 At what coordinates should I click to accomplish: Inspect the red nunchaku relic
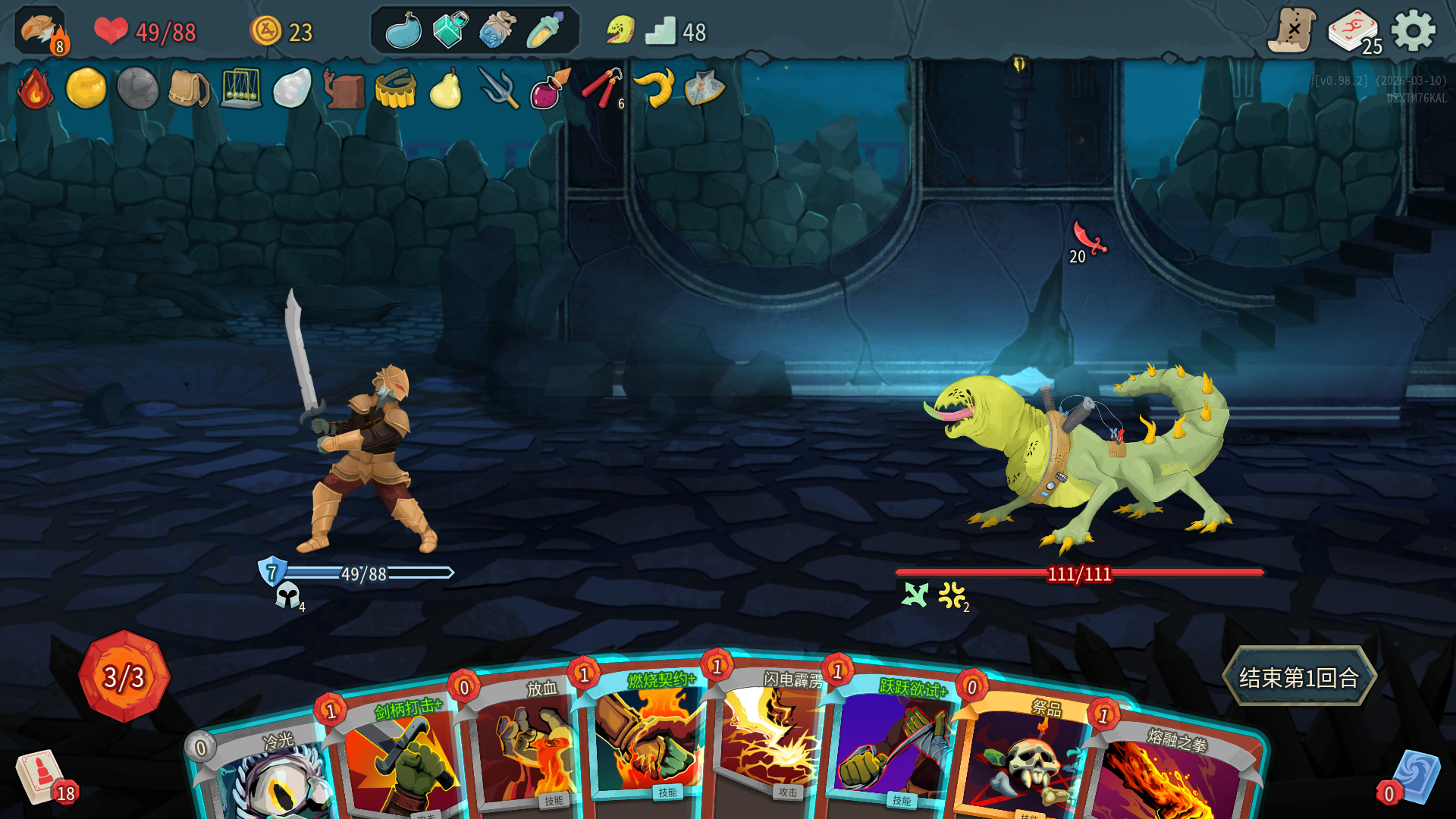(x=601, y=89)
